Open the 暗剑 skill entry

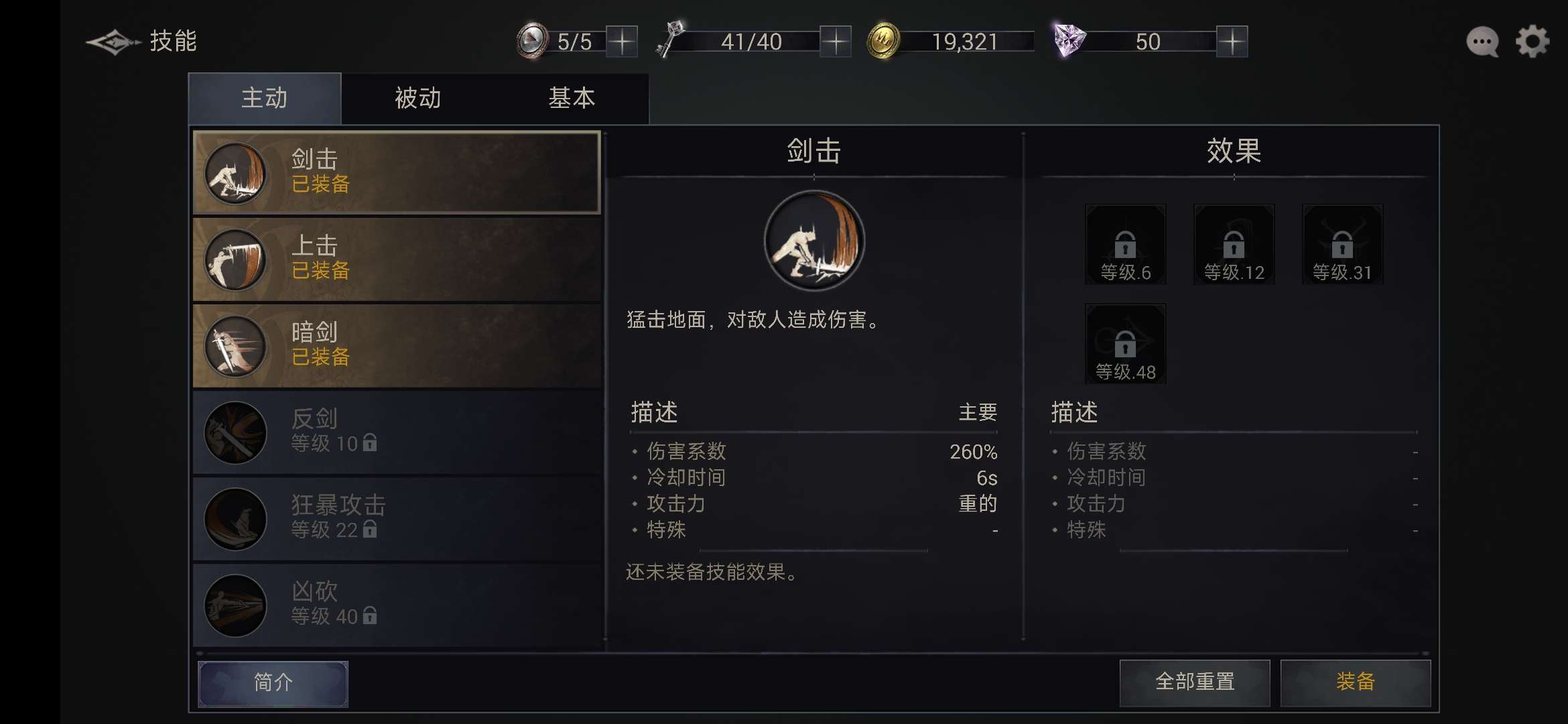tap(236, 346)
